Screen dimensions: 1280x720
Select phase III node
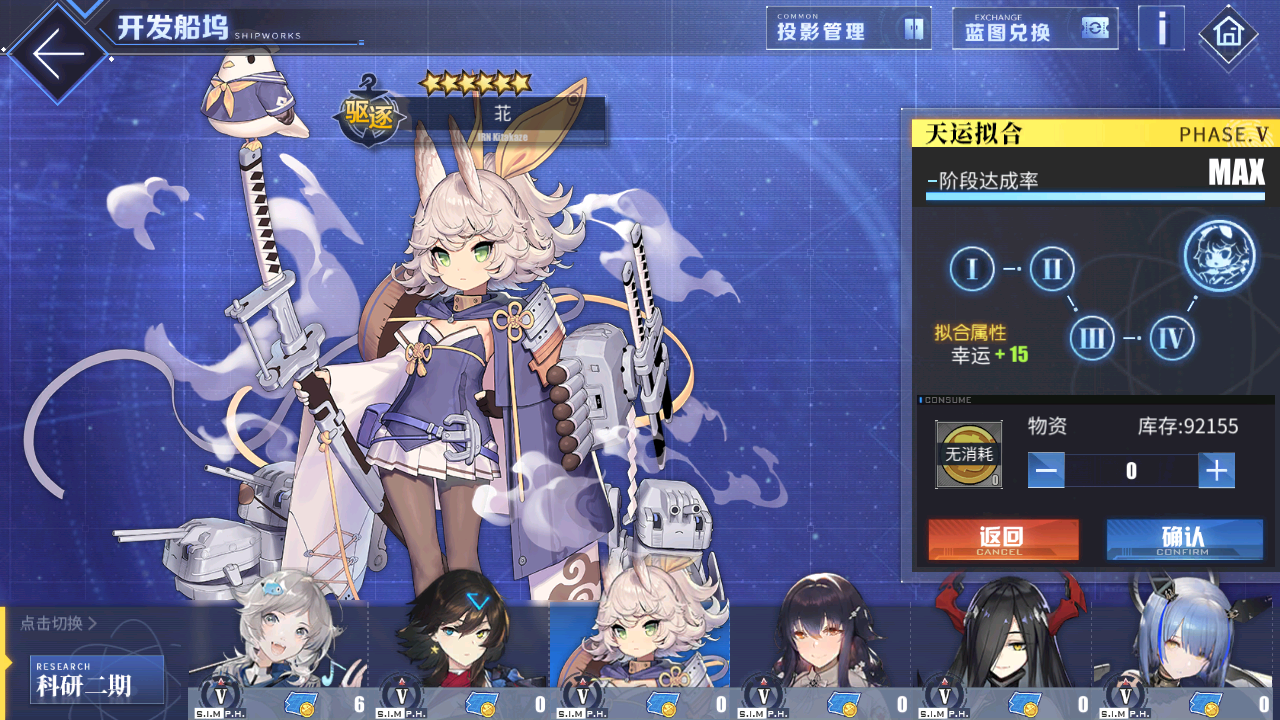[x=1092, y=338]
